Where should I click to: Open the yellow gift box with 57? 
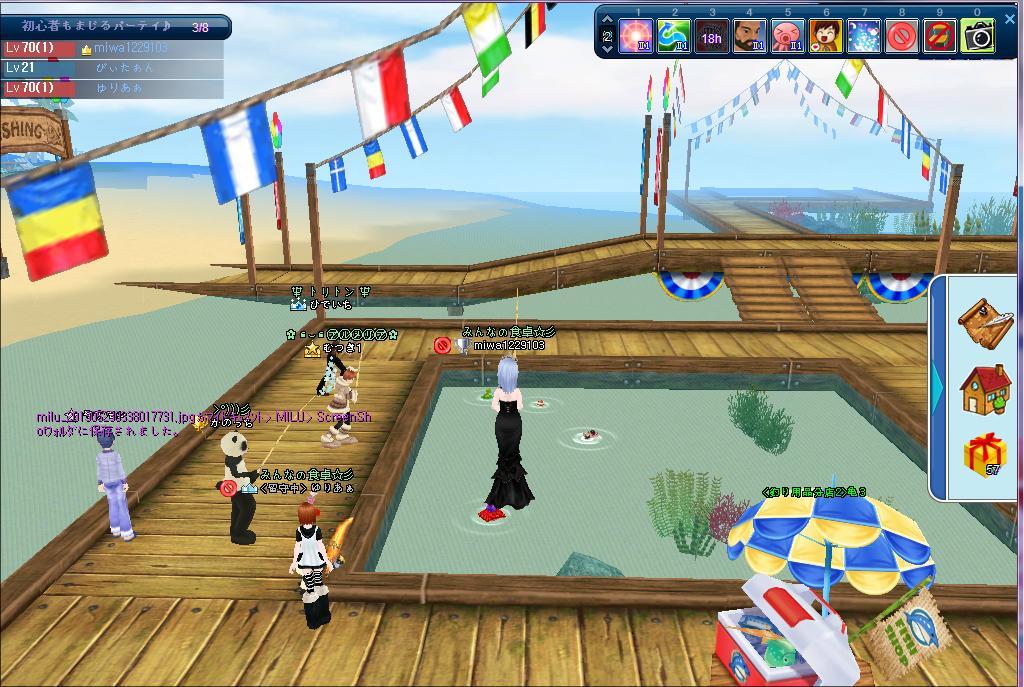click(x=985, y=456)
